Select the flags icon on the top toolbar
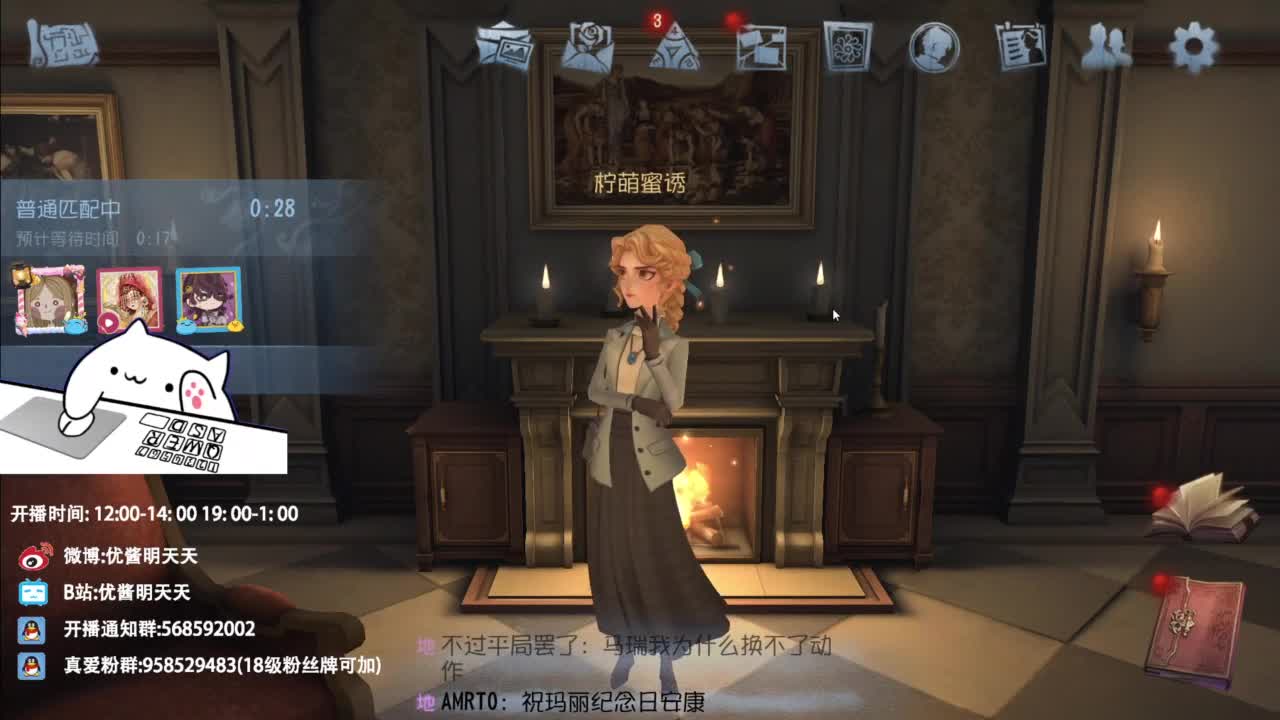The width and height of the screenshot is (1280, 720). tap(760, 47)
